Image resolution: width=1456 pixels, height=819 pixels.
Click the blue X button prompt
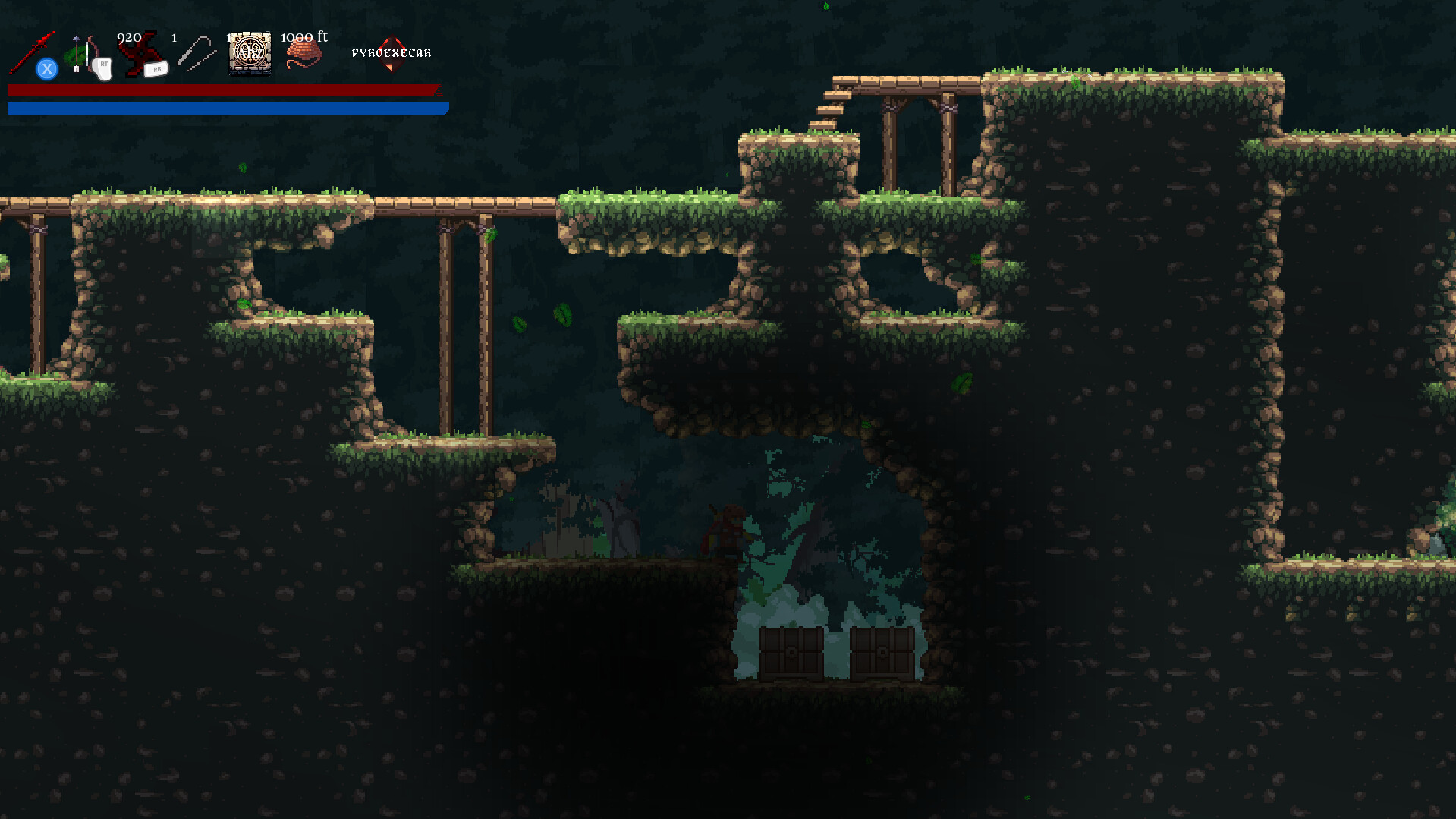click(47, 68)
